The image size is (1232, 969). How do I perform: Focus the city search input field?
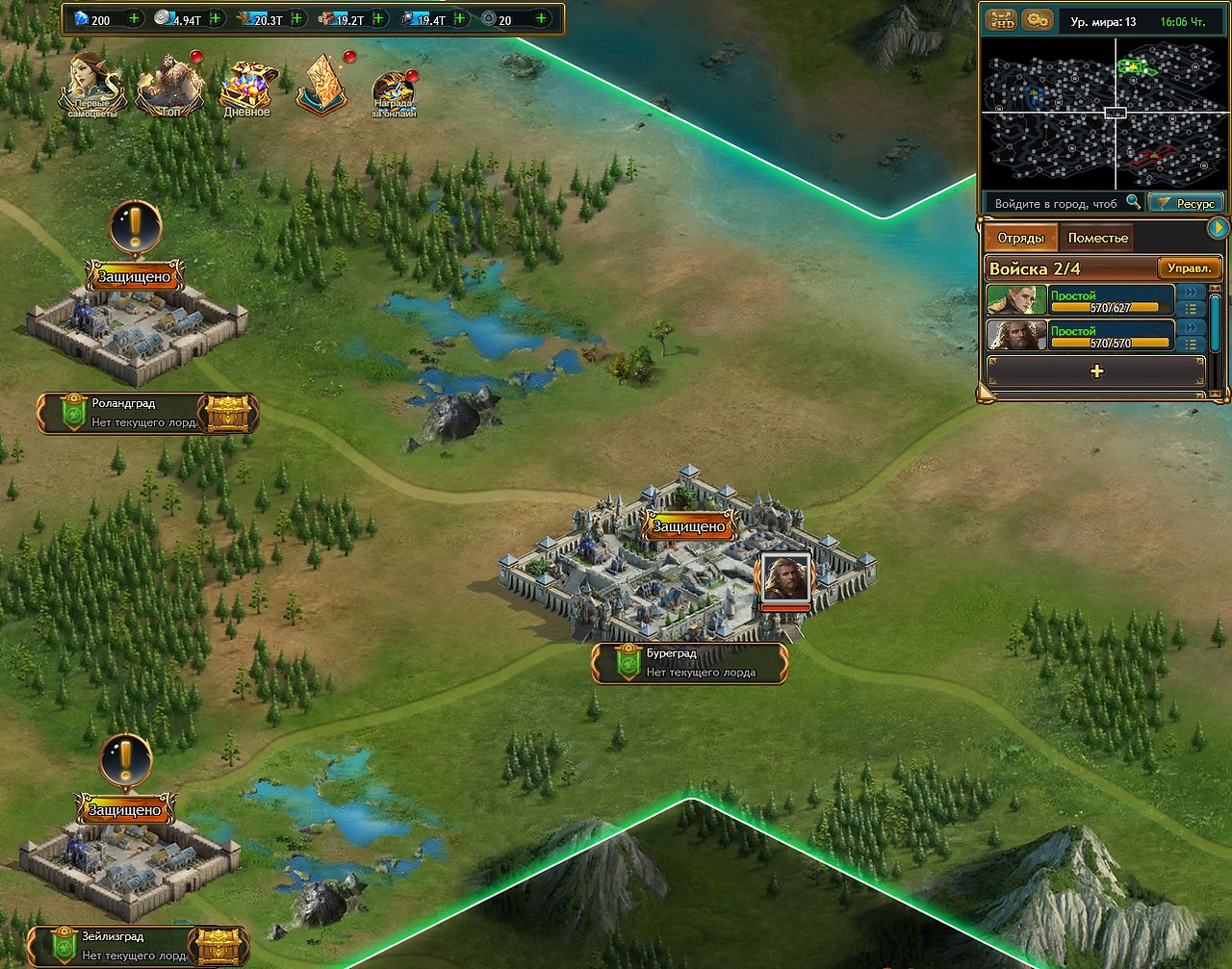1055,203
